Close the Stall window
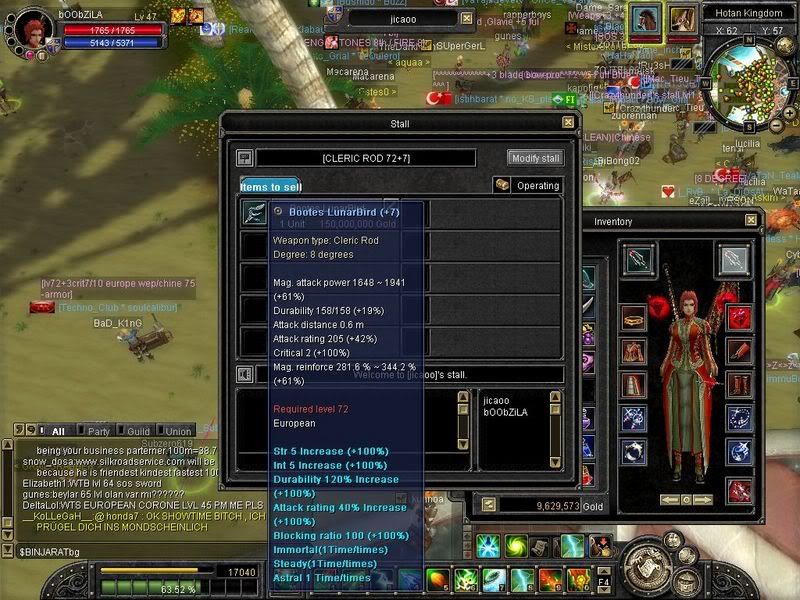This screenshot has height=600, width=800. pos(568,122)
